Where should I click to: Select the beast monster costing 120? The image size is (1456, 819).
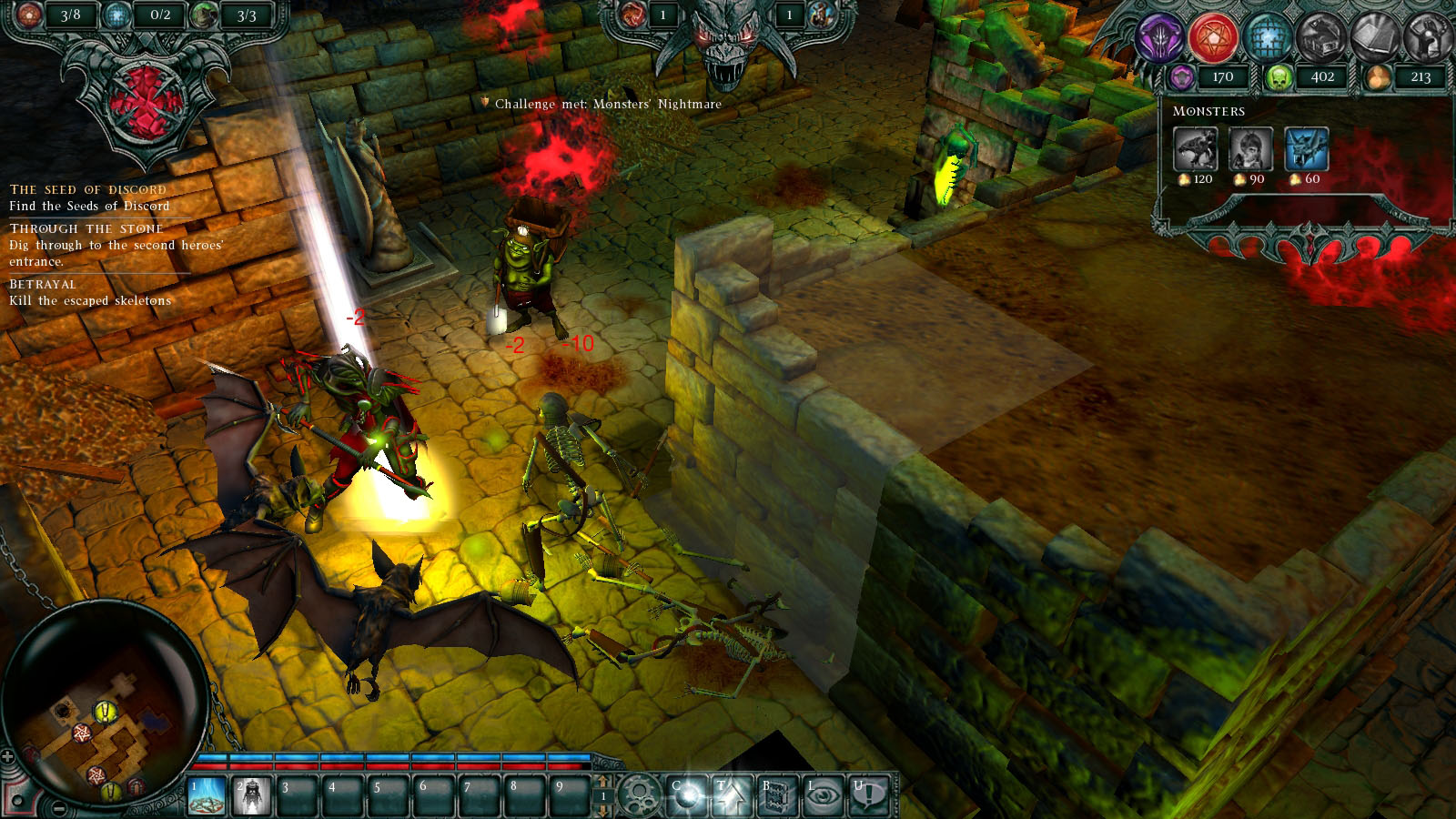pyautogui.click(x=1196, y=149)
